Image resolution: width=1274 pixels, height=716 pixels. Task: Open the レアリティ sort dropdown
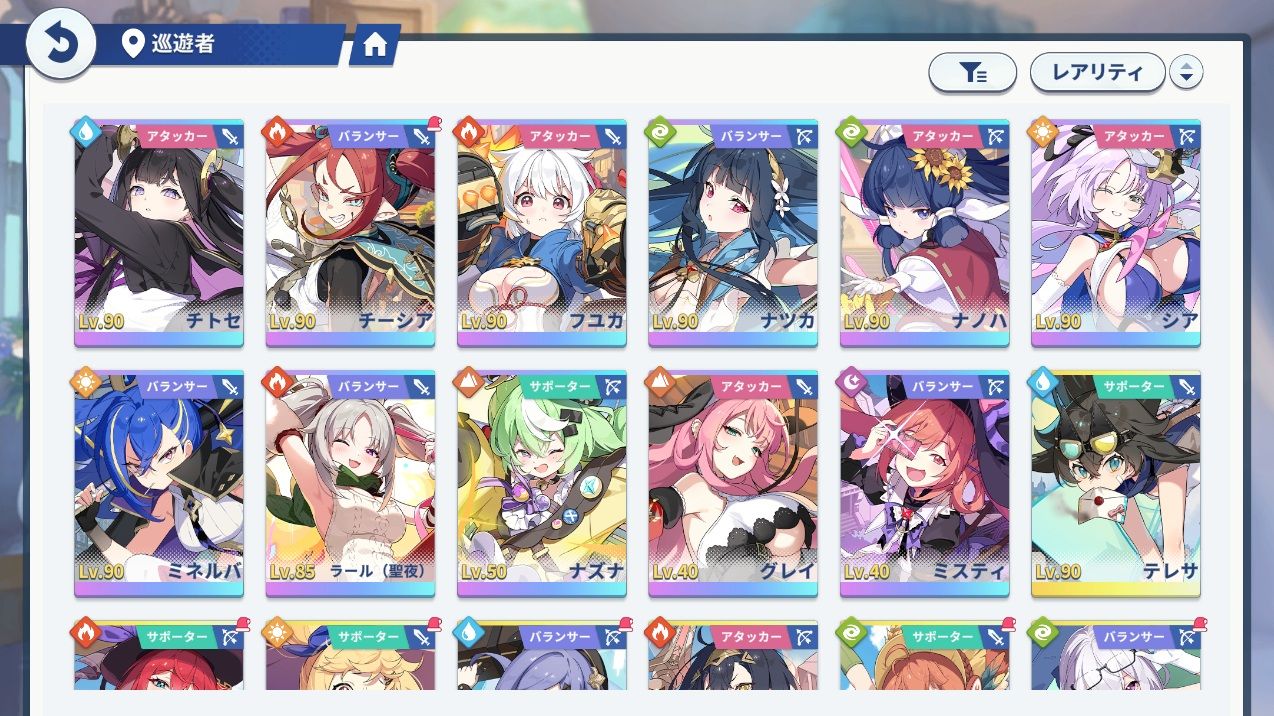[1097, 72]
